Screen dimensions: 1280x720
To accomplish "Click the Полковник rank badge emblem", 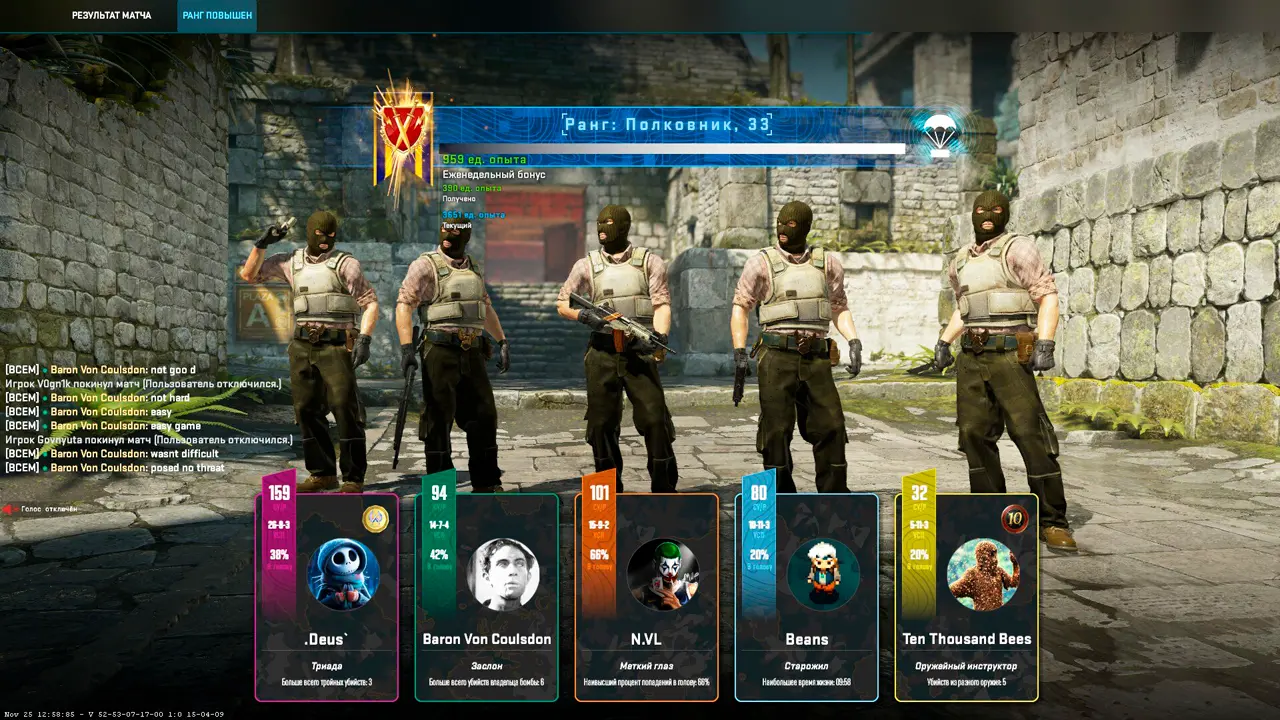I will pyautogui.click(x=402, y=137).
